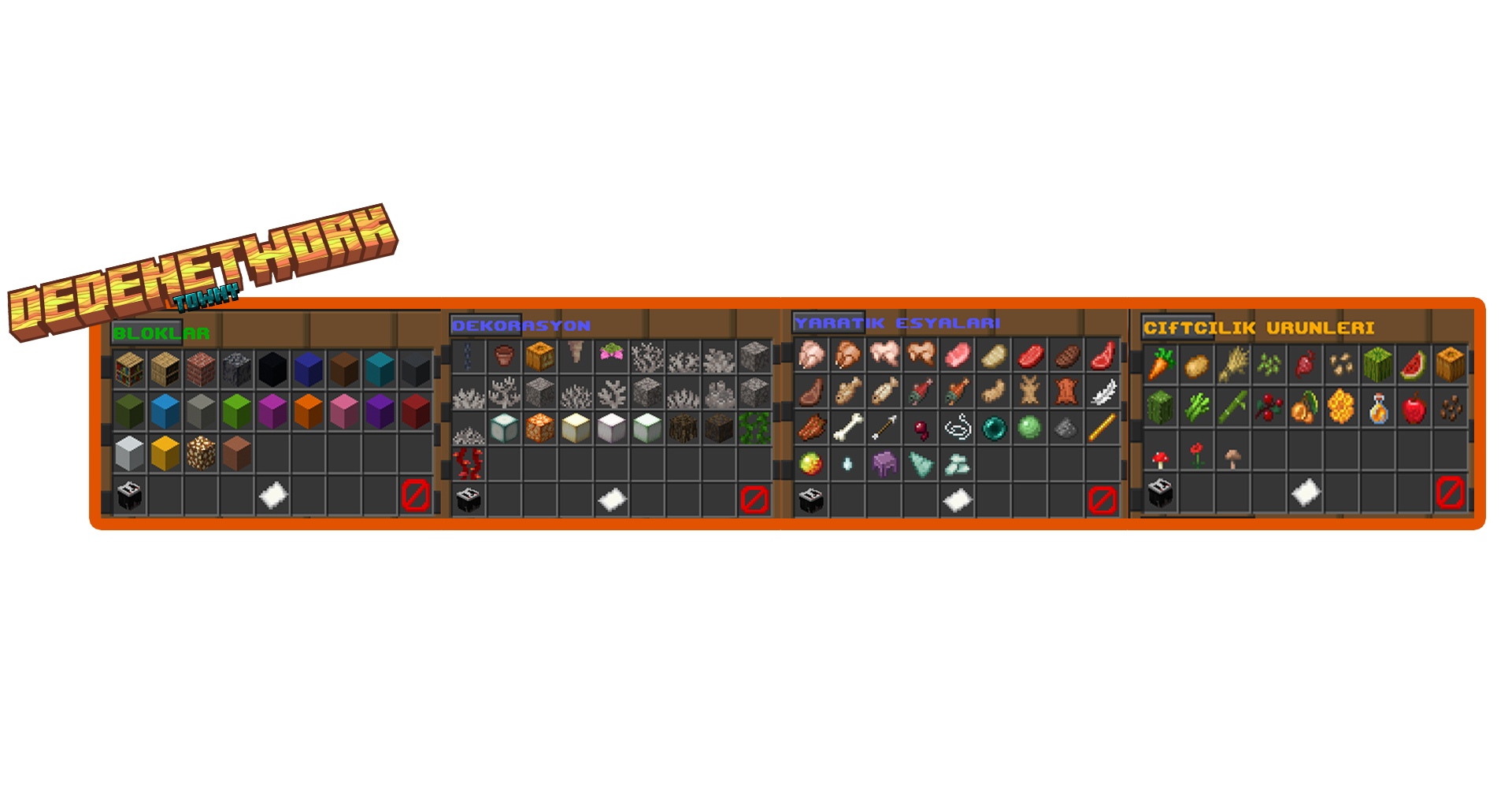
Task: Select the flower pot in Dekorasyon
Action: pos(504,356)
